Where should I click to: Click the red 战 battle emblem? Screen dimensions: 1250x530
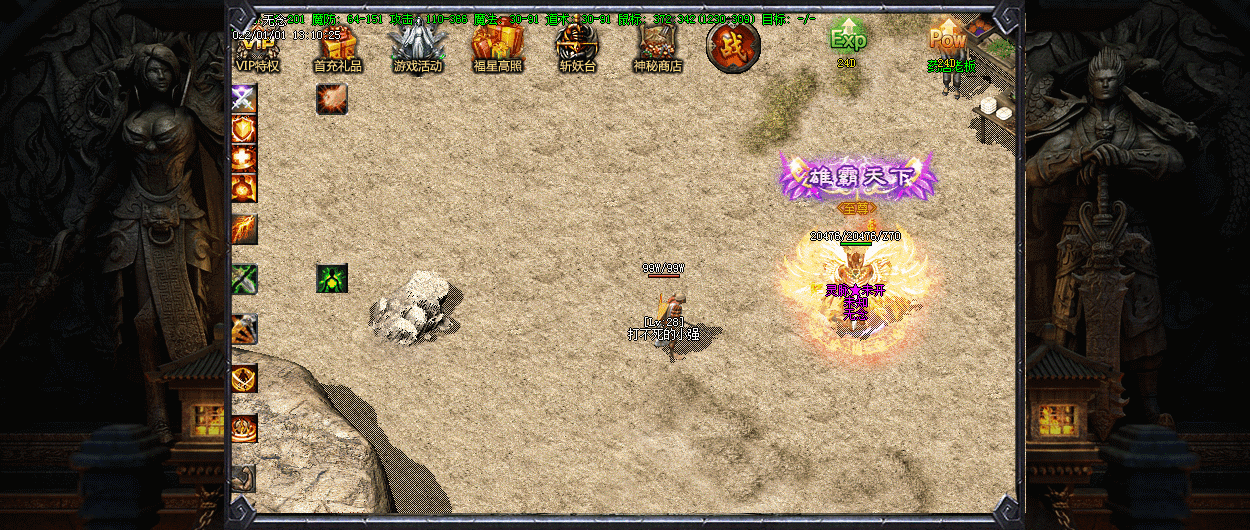(x=733, y=46)
